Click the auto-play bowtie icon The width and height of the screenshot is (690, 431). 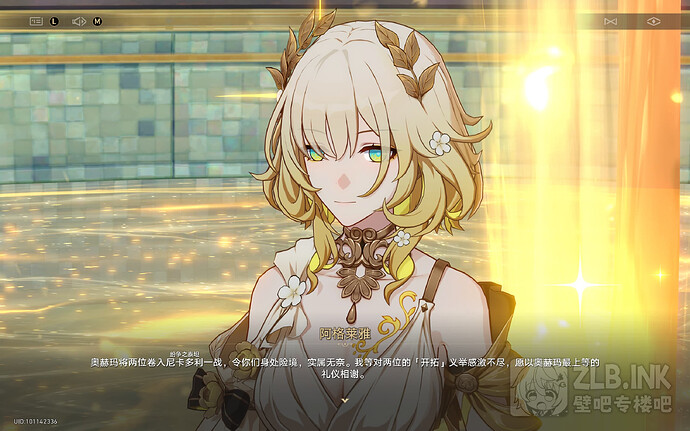(x=612, y=20)
